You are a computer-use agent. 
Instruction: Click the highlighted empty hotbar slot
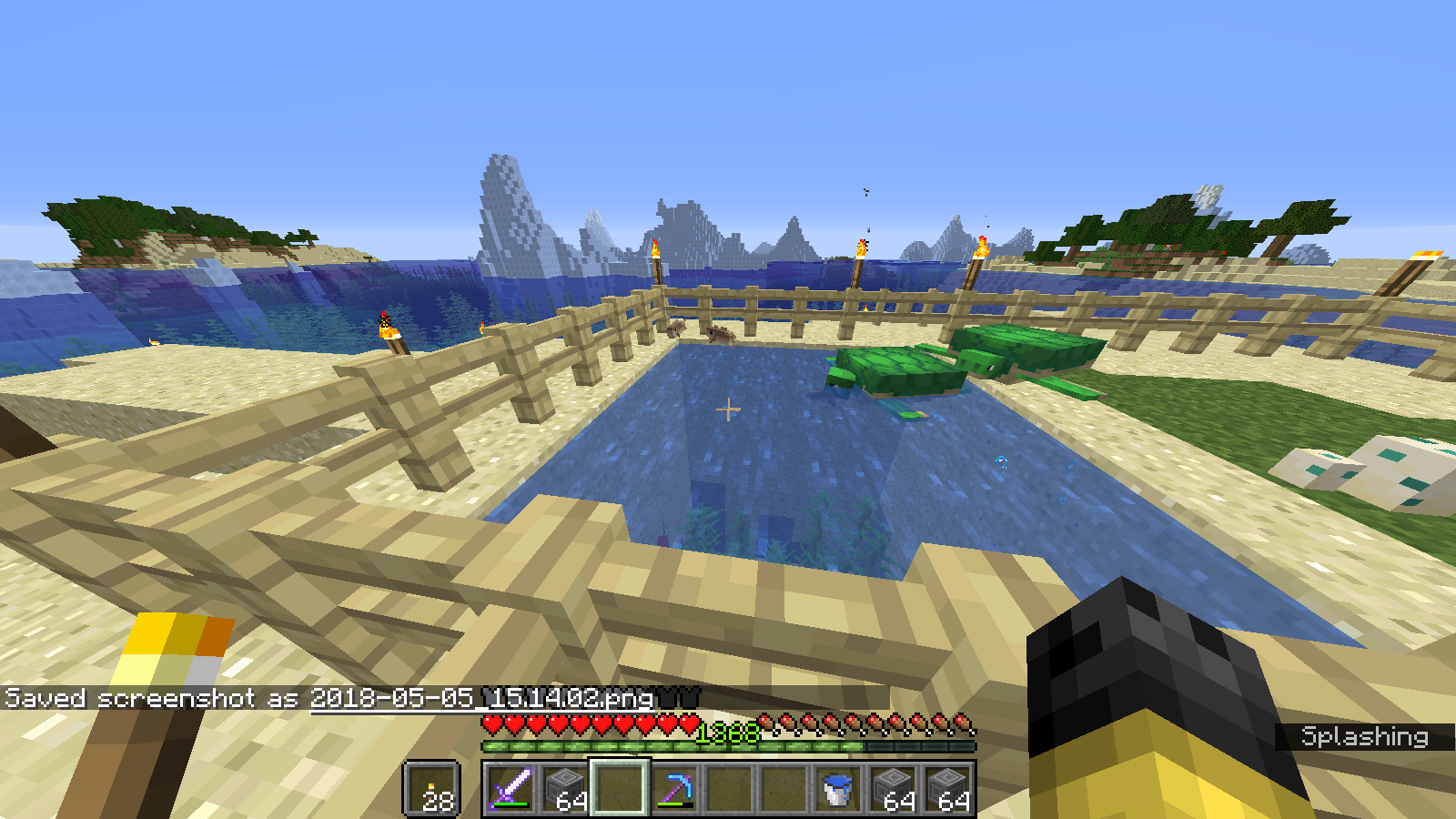pyautogui.click(x=620, y=788)
